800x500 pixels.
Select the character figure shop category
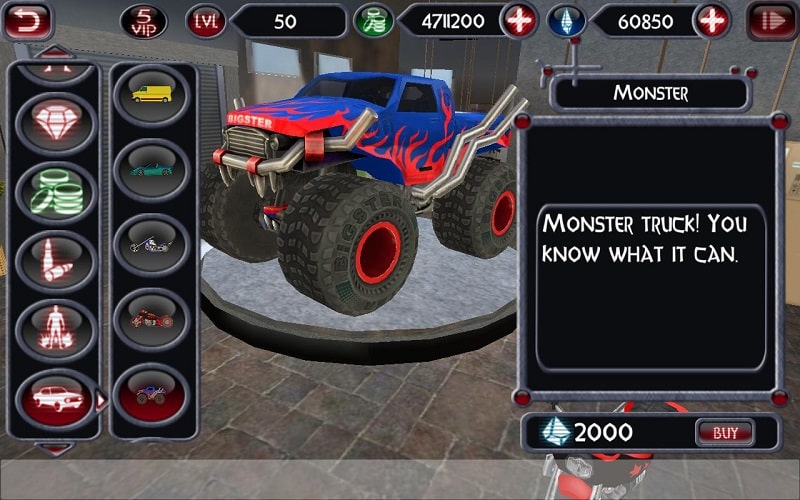click(57, 328)
